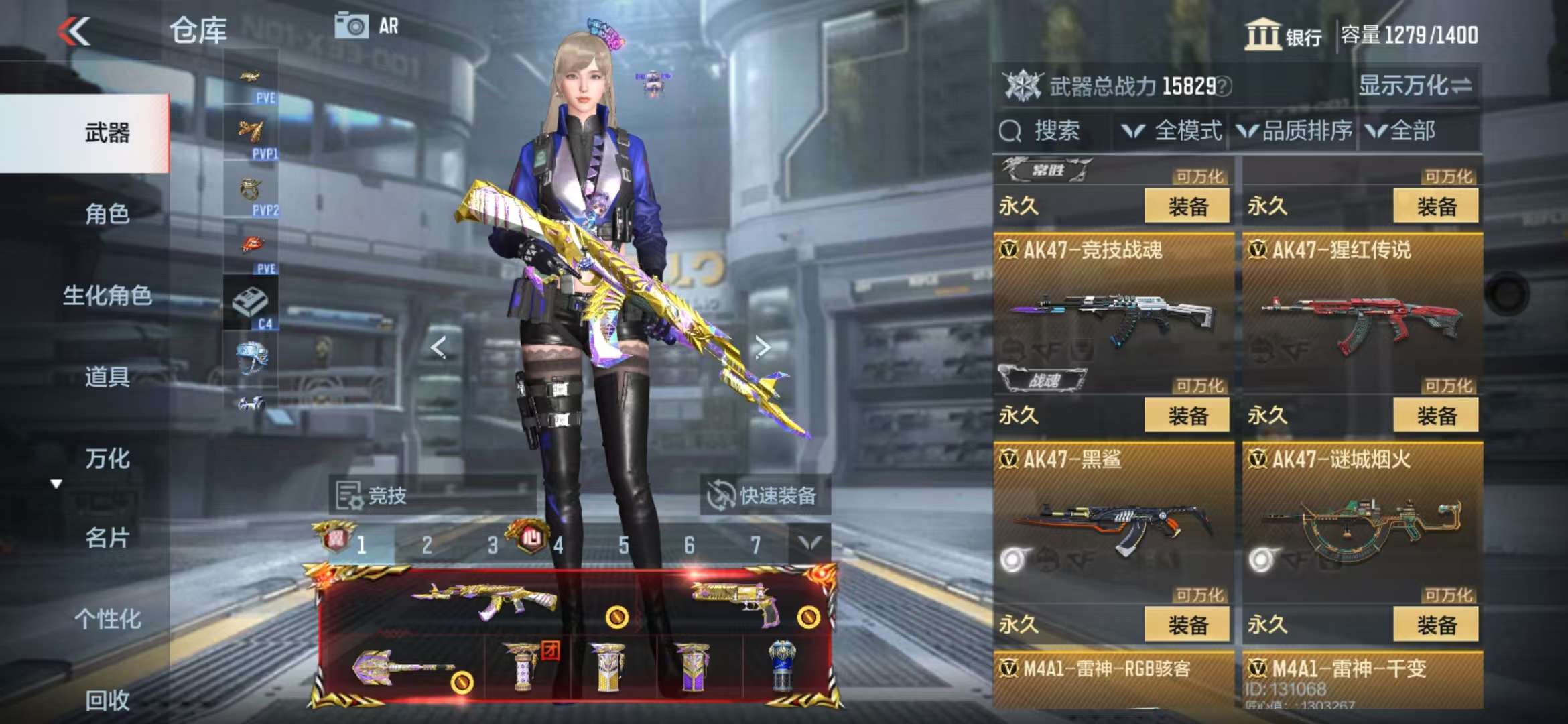Equip the AK47-猩红传说 rifle
1568x724 pixels.
click(x=1435, y=416)
